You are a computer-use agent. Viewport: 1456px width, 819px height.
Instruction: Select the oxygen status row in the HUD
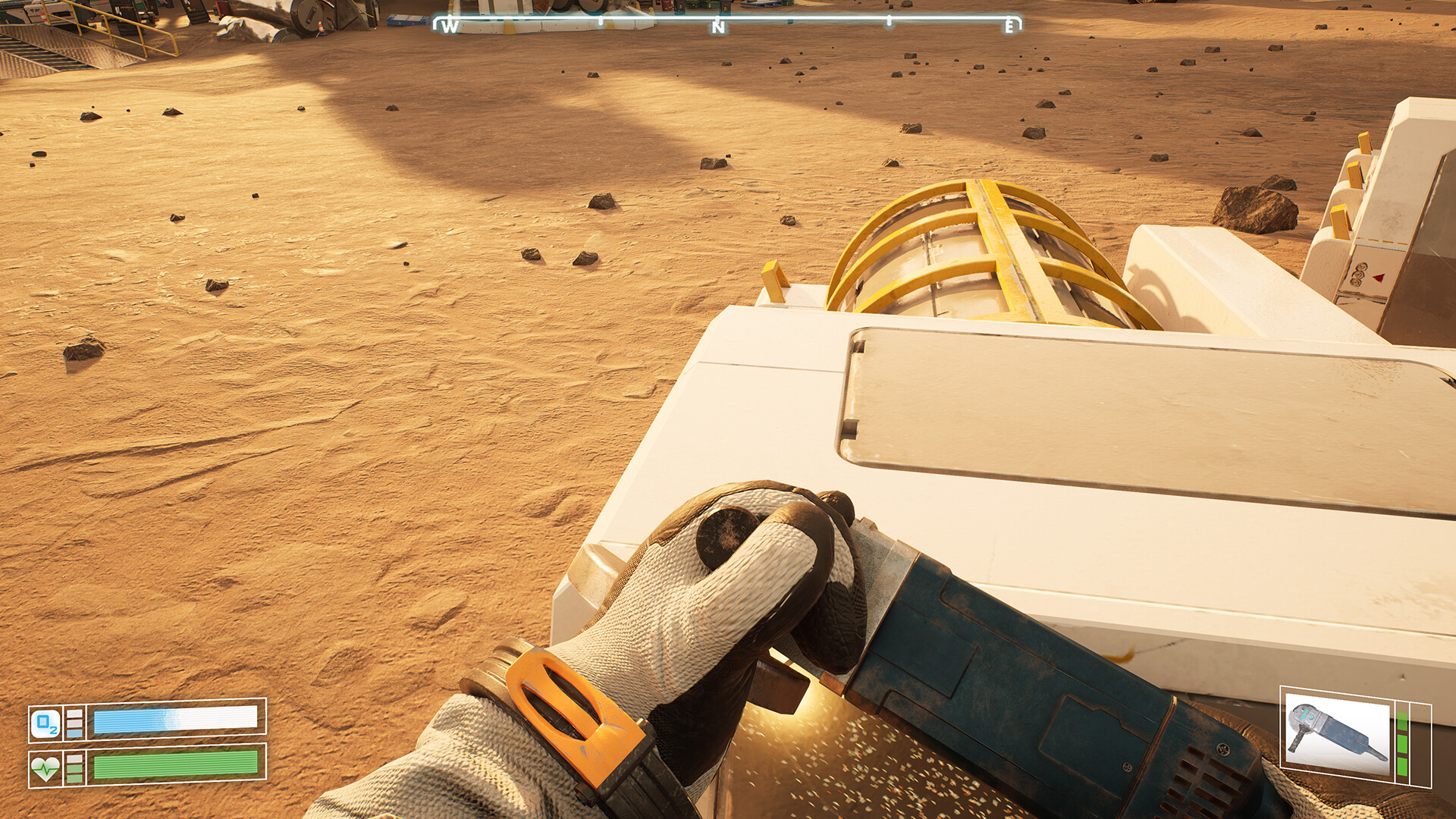click(x=144, y=721)
